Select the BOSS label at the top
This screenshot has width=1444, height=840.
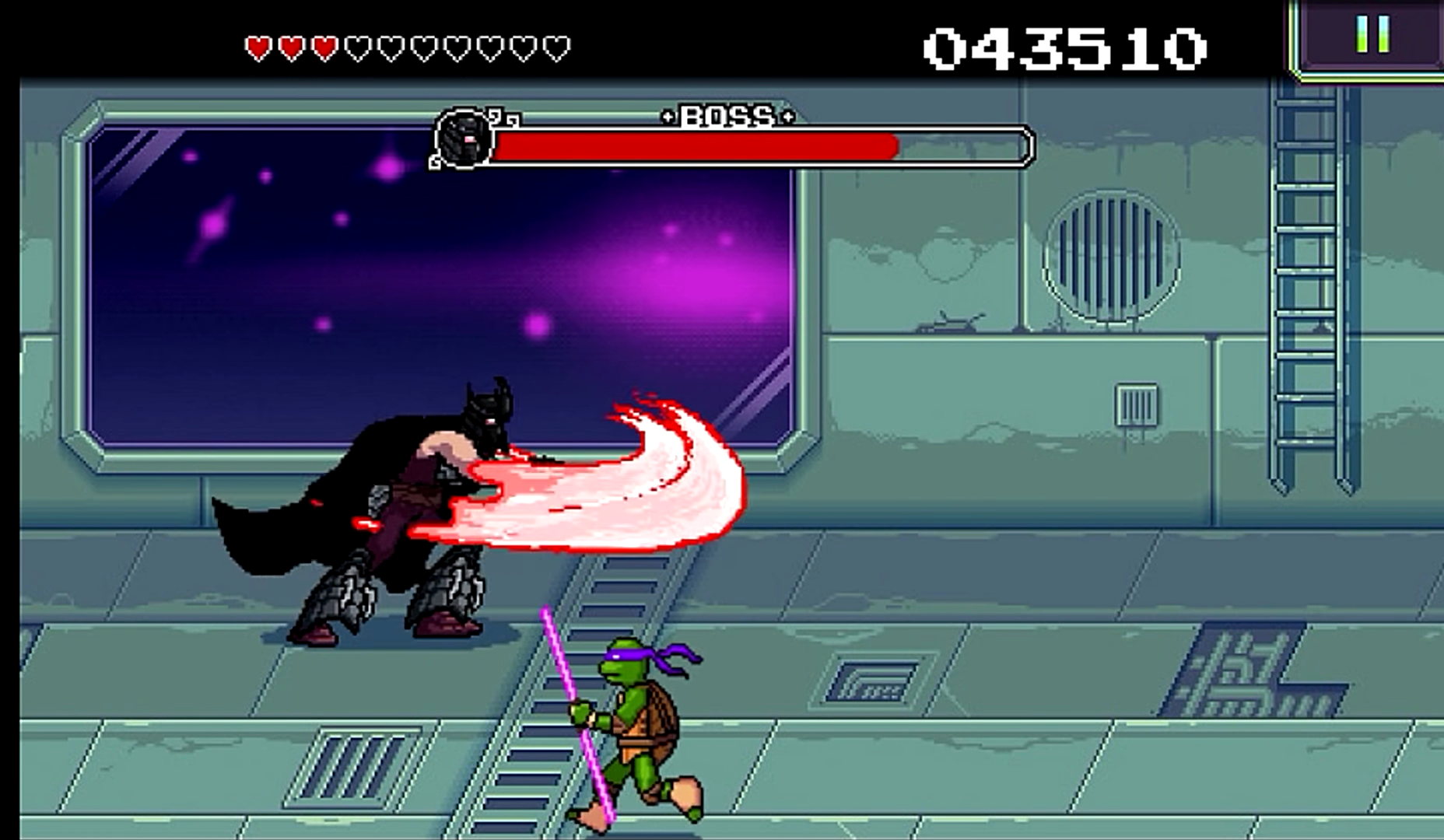click(727, 117)
